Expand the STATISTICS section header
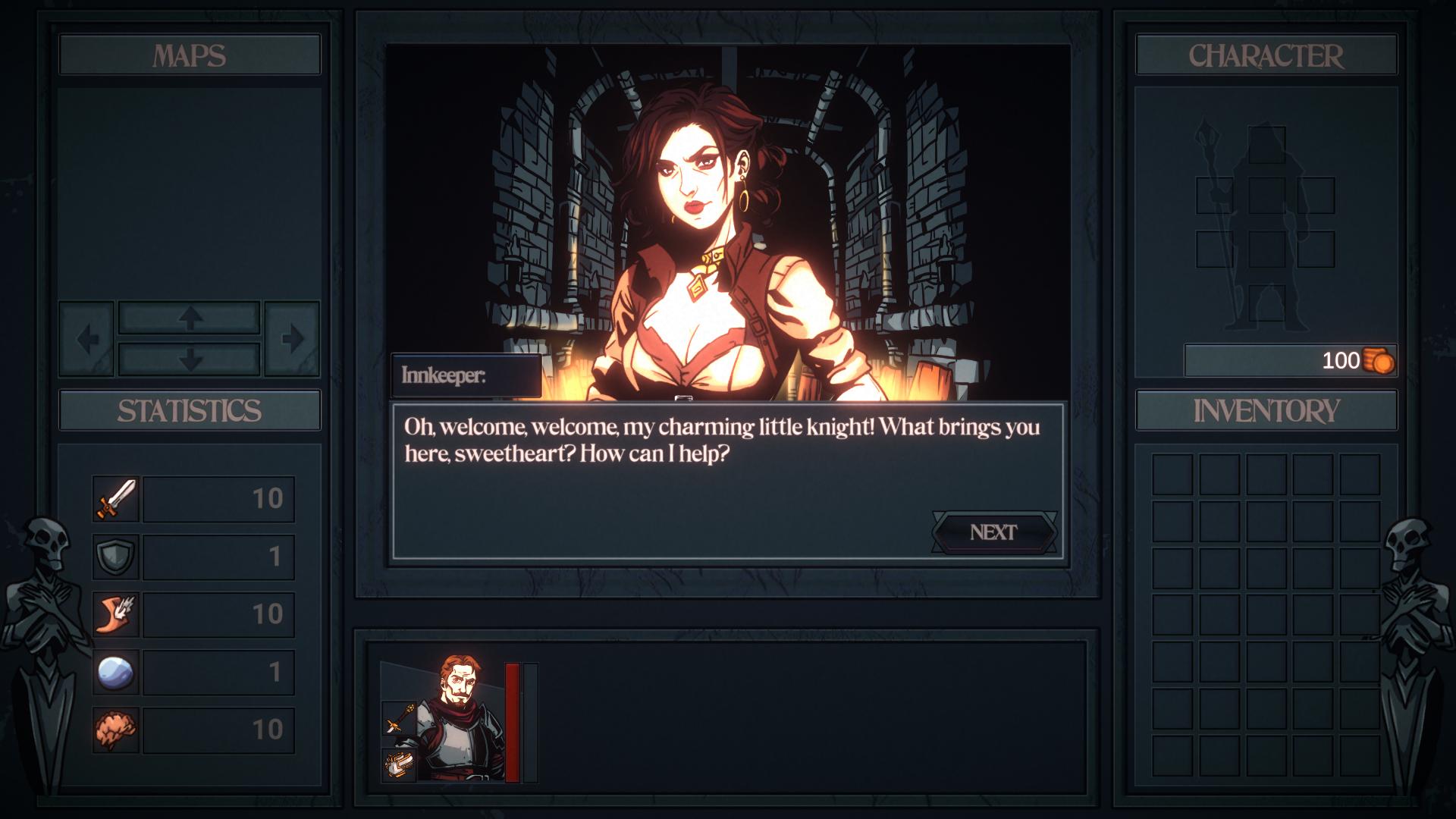Image resolution: width=1456 pixels, height=819 pixels. coord(189,410)
